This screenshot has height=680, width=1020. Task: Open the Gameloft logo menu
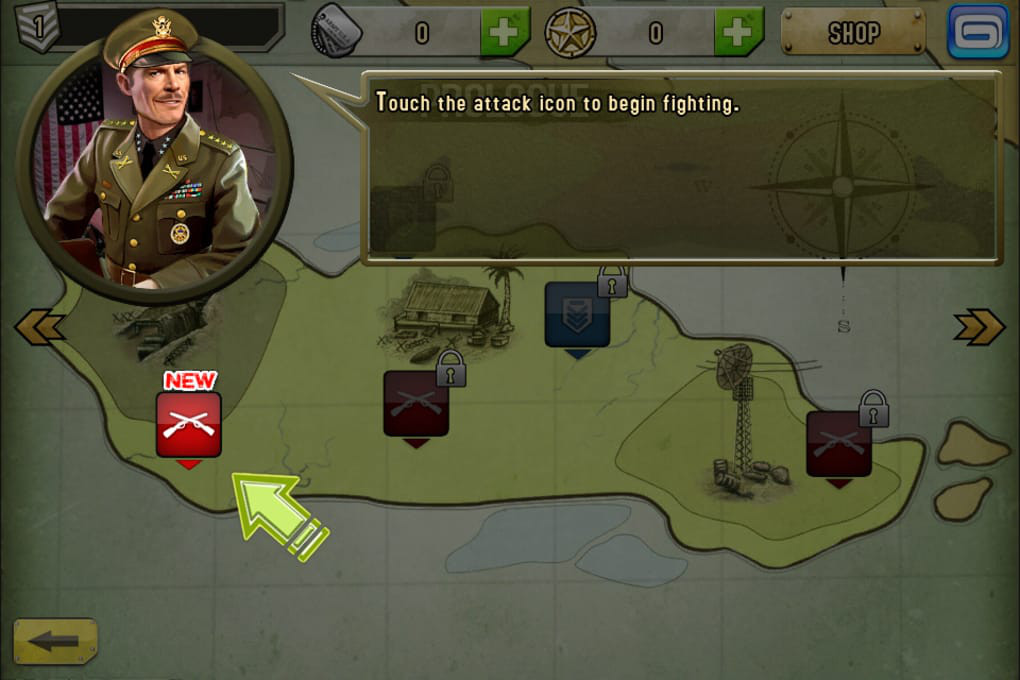(x=978, y=32)
